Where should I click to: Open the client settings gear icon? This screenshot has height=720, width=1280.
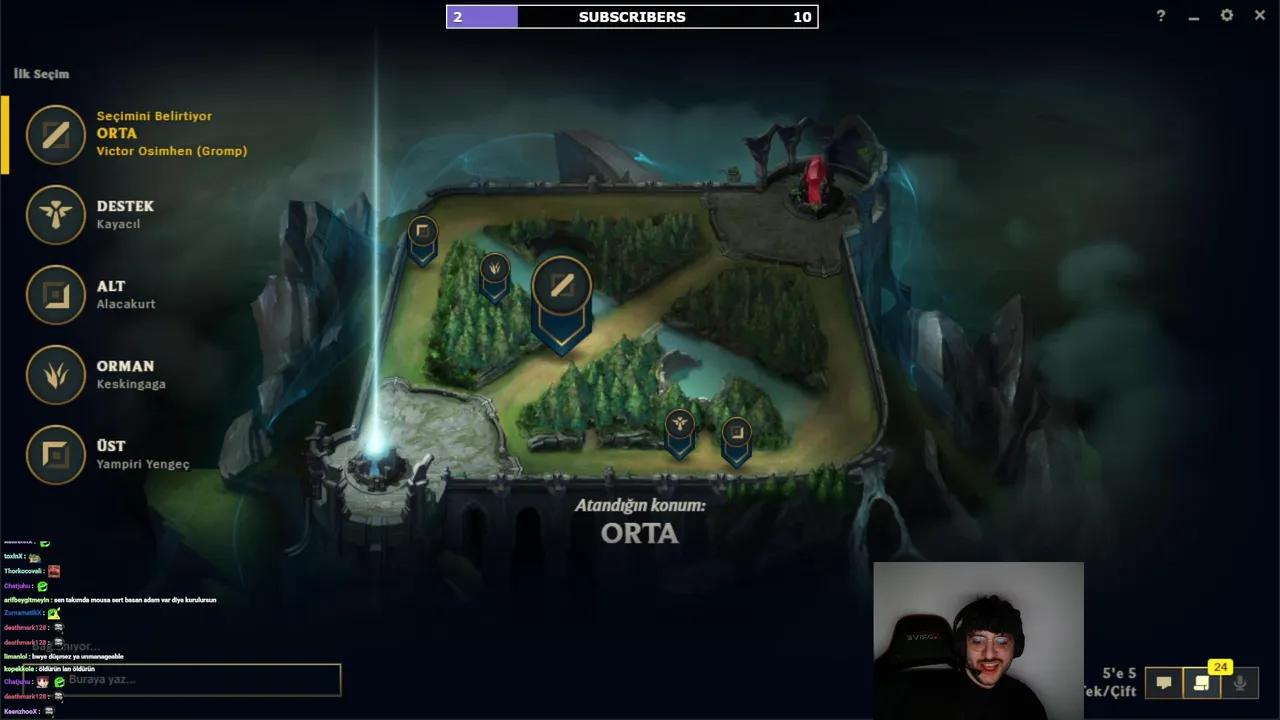(1226, 15)
